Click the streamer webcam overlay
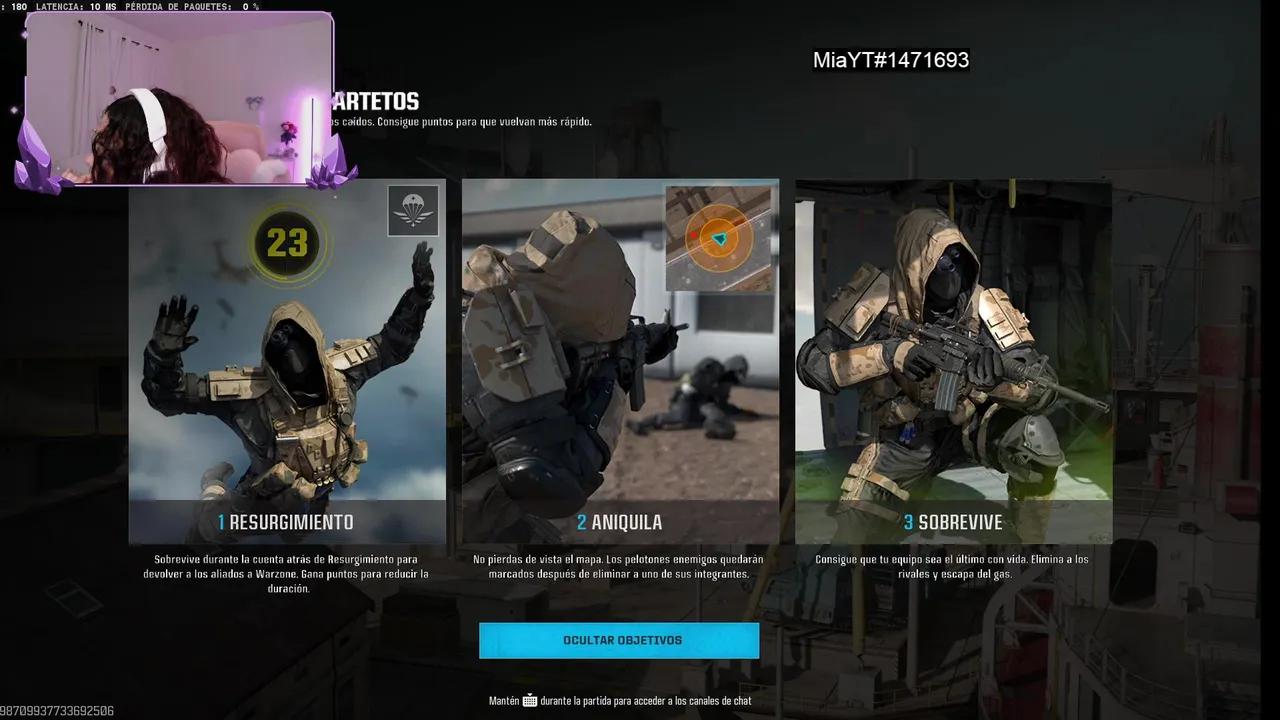1280x720 pixels. (180, 100)
